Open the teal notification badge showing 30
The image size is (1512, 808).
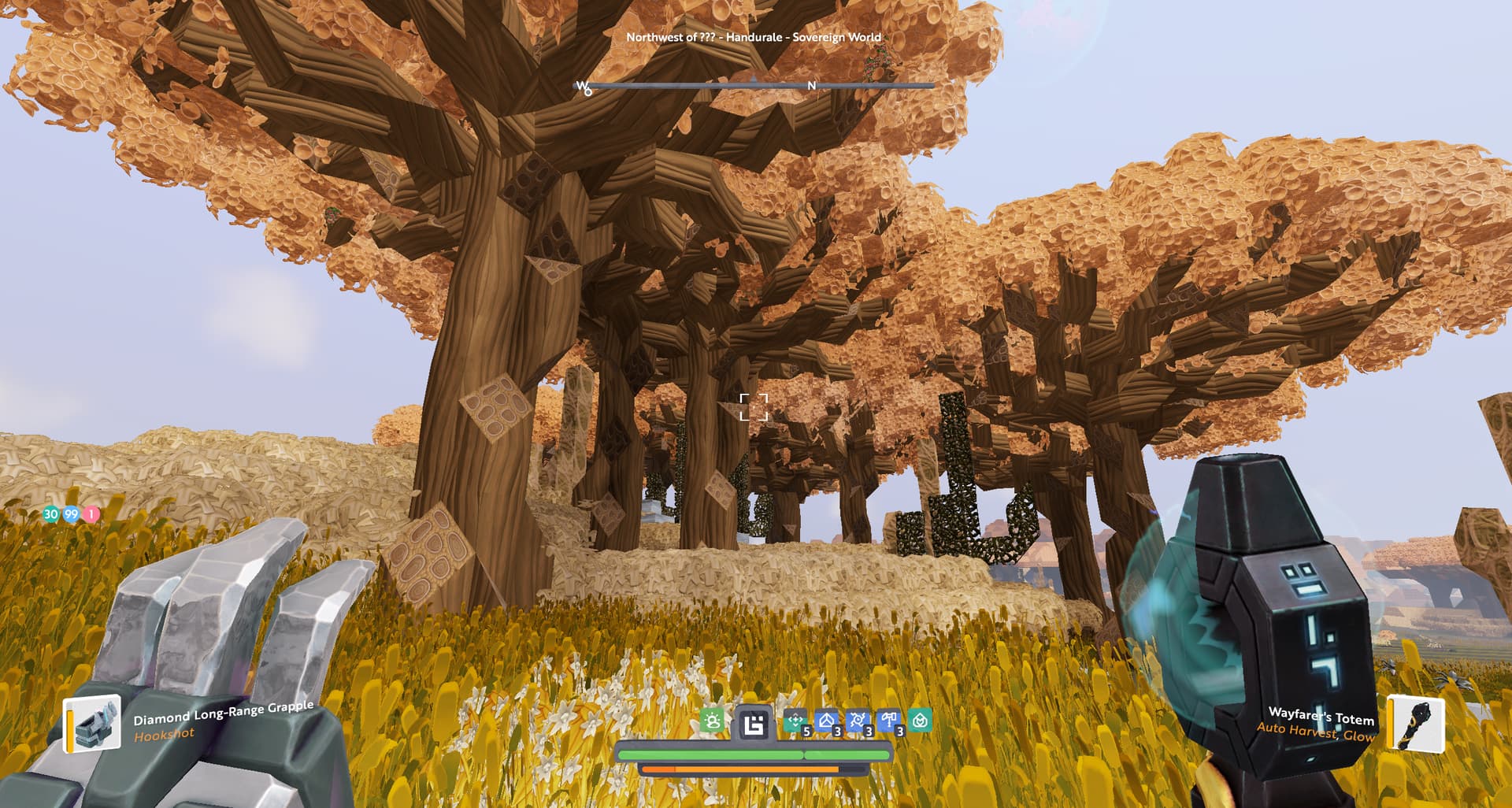click(x=51, y=514)
